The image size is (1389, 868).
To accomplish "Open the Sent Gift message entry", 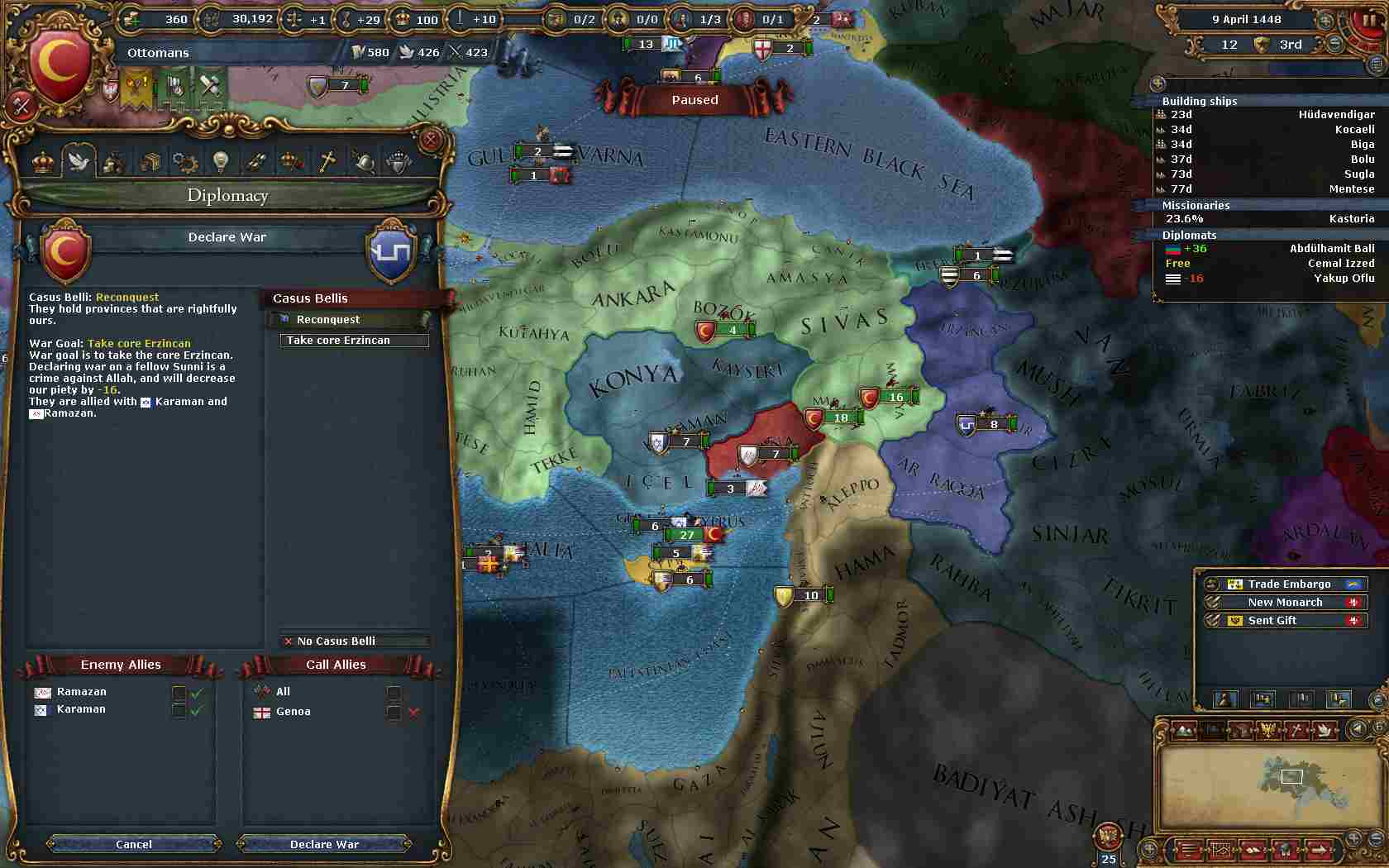I will pos(1285,620).
